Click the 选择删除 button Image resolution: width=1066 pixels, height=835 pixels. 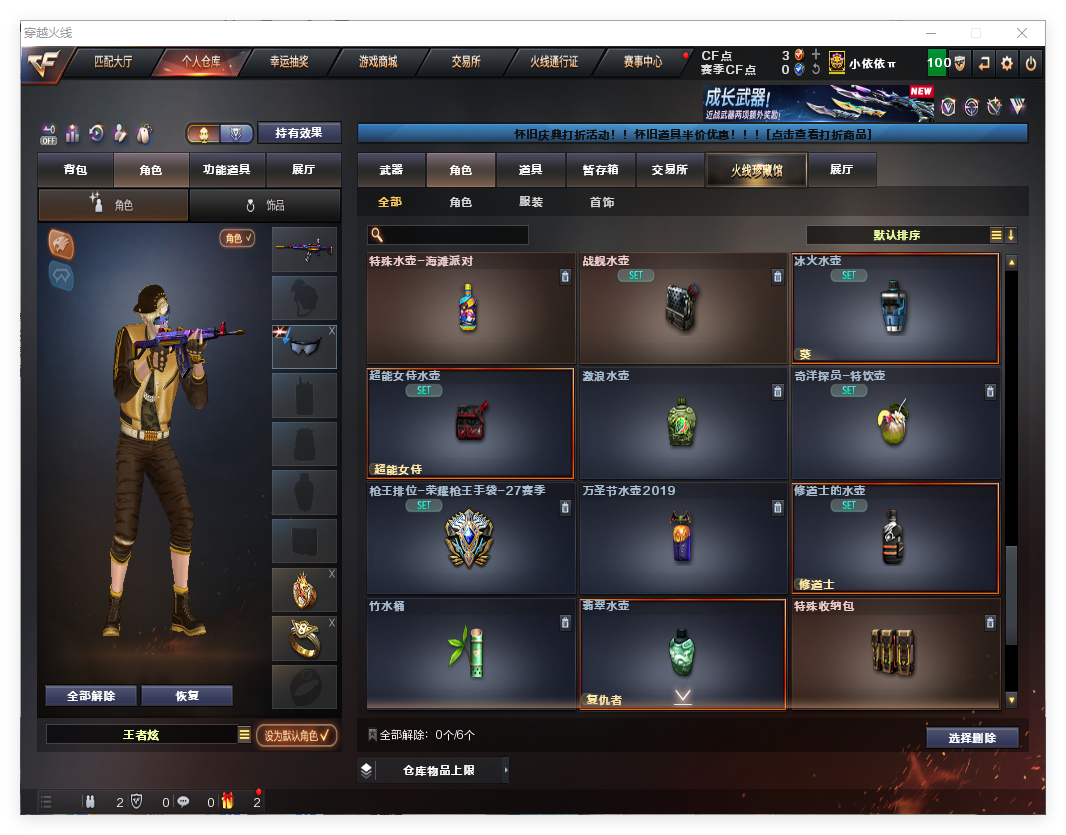(972, 738)
